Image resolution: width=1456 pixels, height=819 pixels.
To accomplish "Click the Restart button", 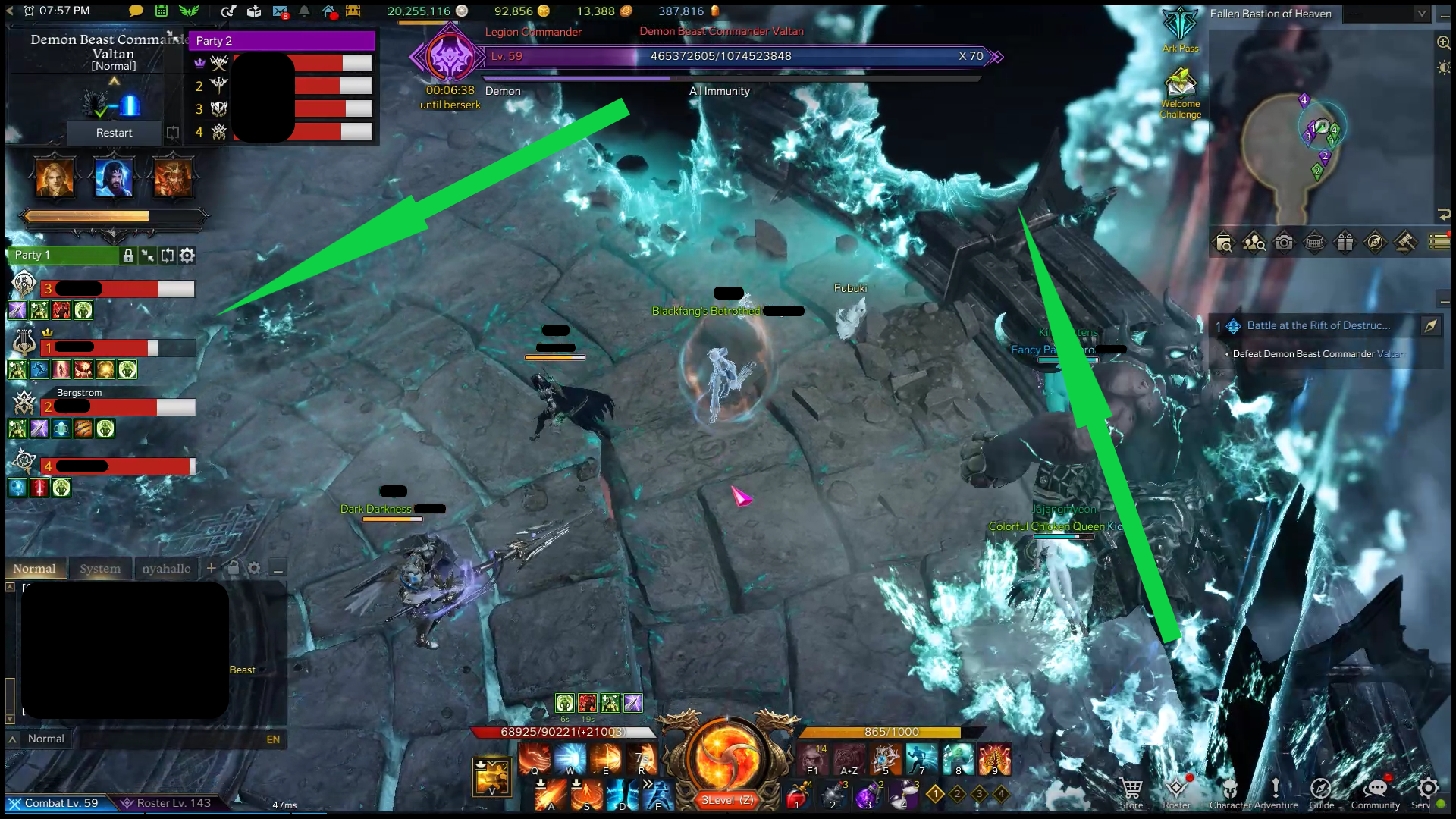I will pos(114,133).
